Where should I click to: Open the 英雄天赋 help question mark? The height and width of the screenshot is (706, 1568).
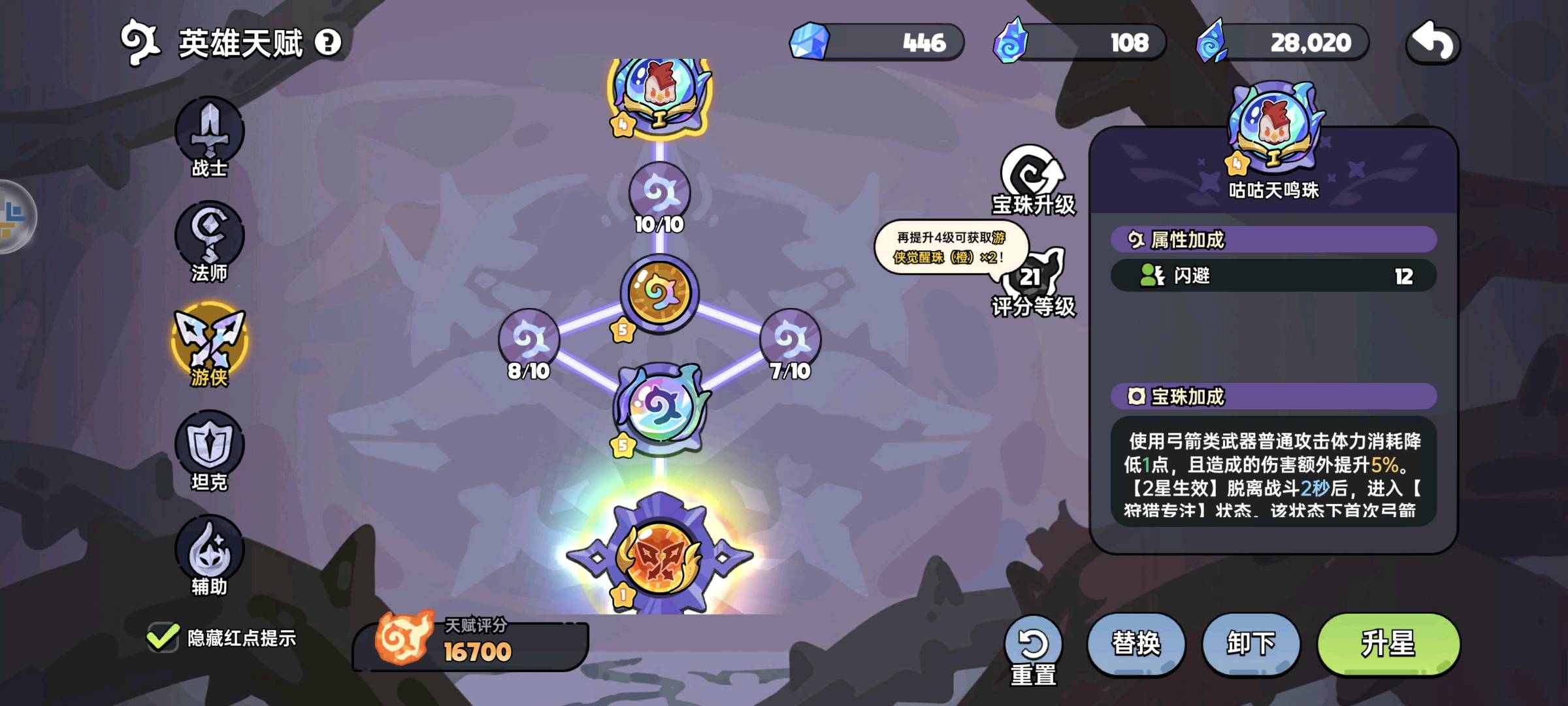click(x=328, y=43)
